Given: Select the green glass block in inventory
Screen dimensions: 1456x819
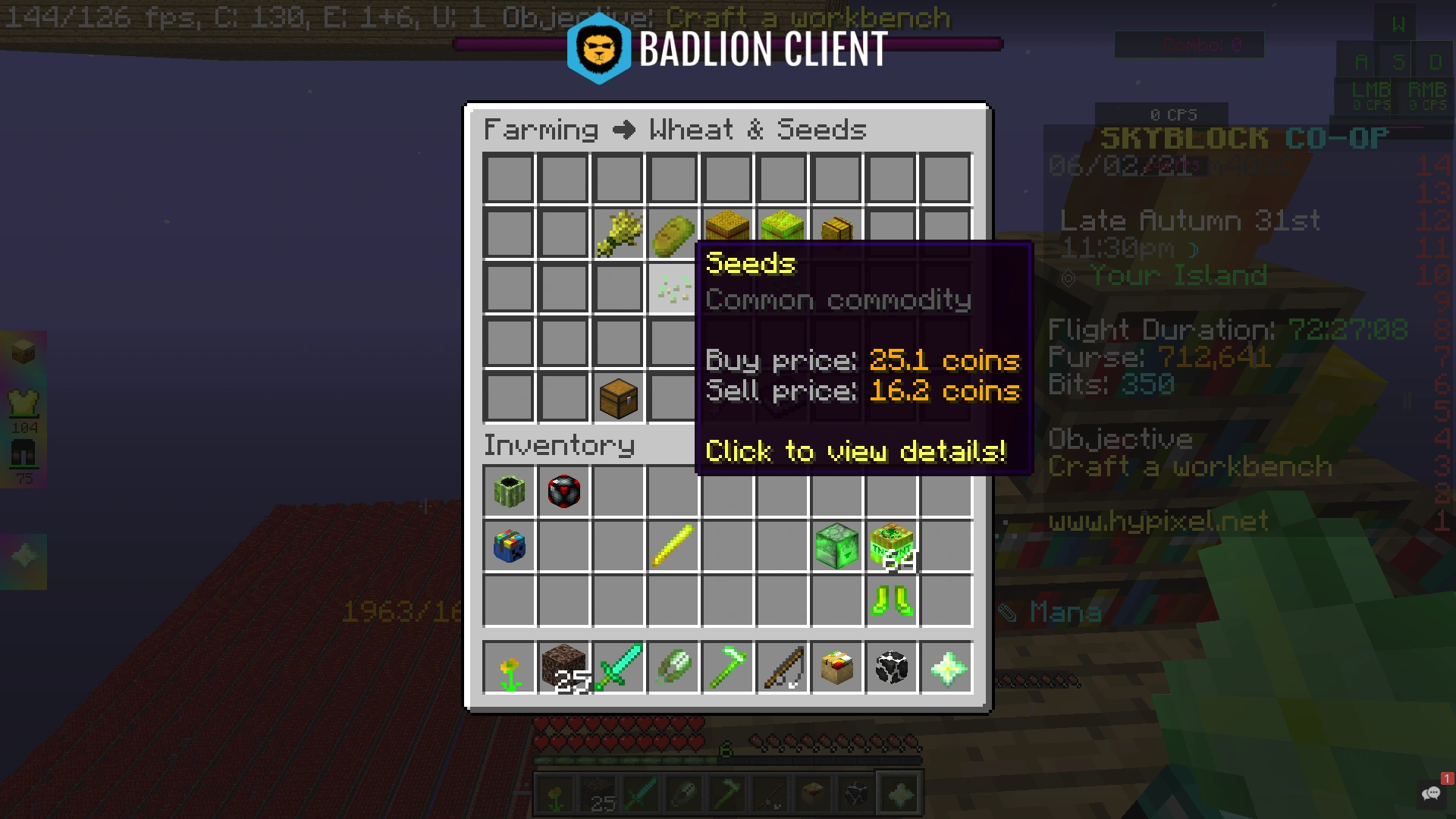Looking at the screenshot, I should point(836,546).
